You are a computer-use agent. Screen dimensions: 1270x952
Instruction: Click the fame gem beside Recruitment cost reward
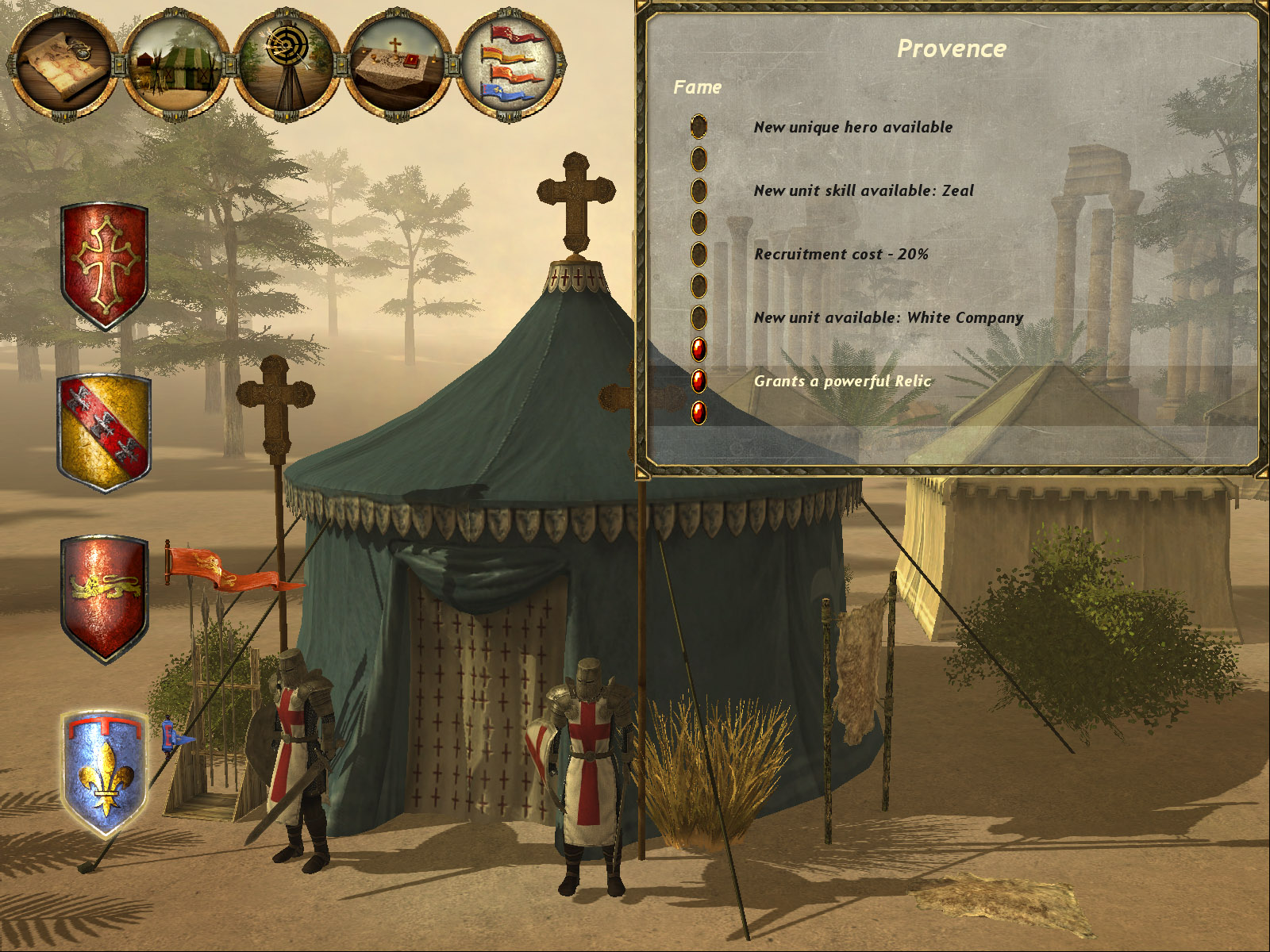(699, 254)
